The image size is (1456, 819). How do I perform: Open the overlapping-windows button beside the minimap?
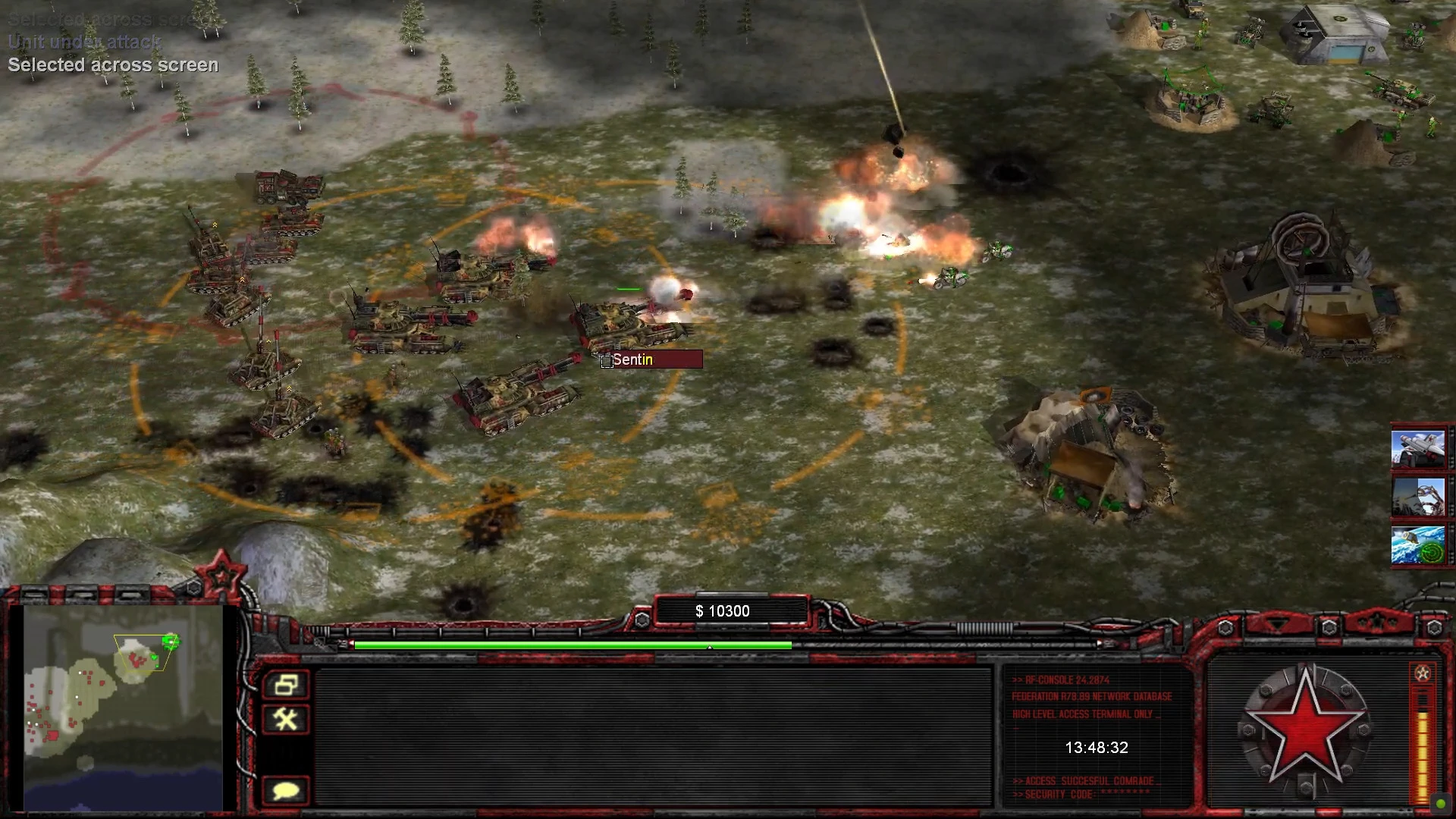[x=286, y=685]
